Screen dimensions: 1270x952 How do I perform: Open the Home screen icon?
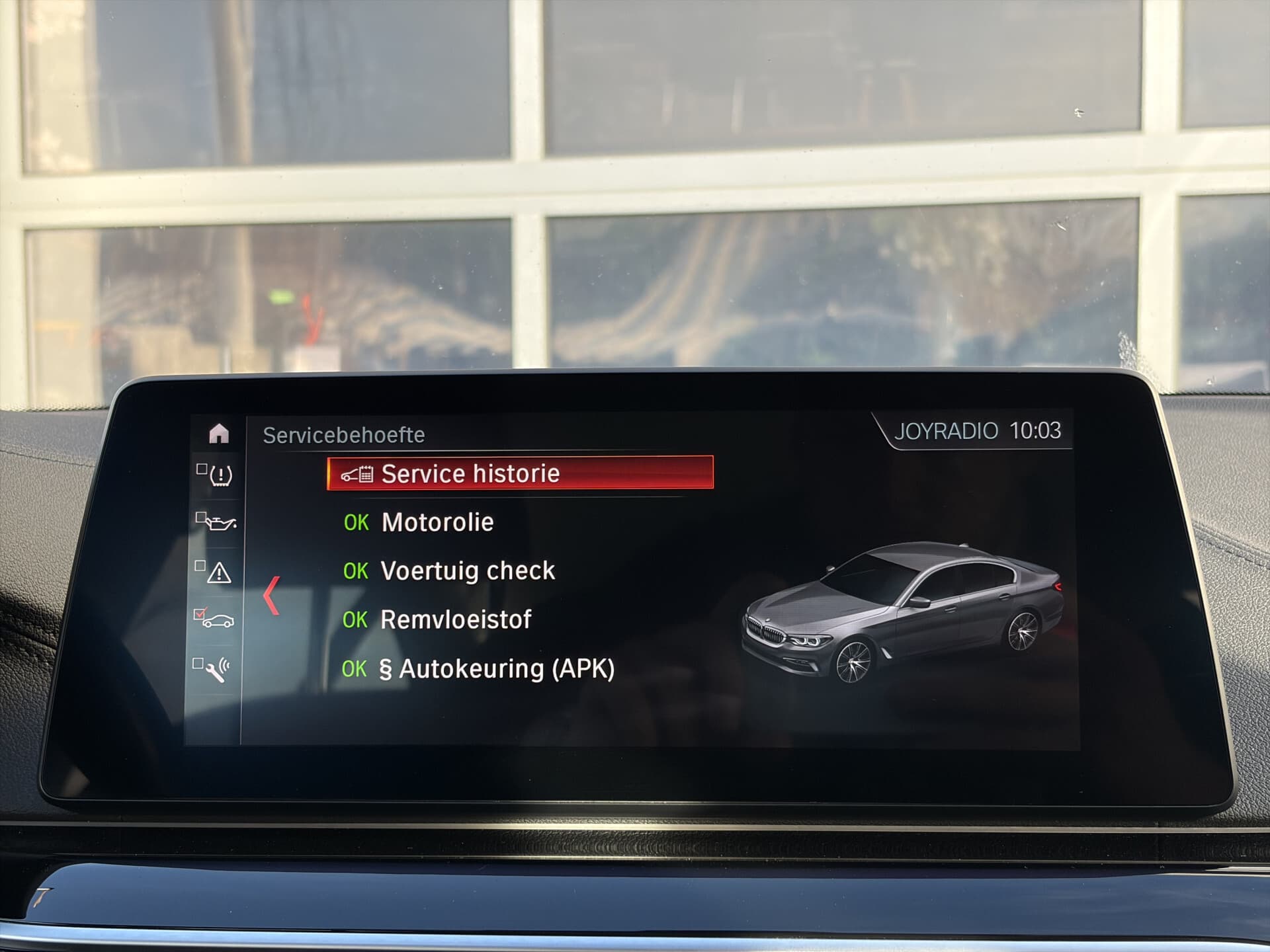(218, 433)
